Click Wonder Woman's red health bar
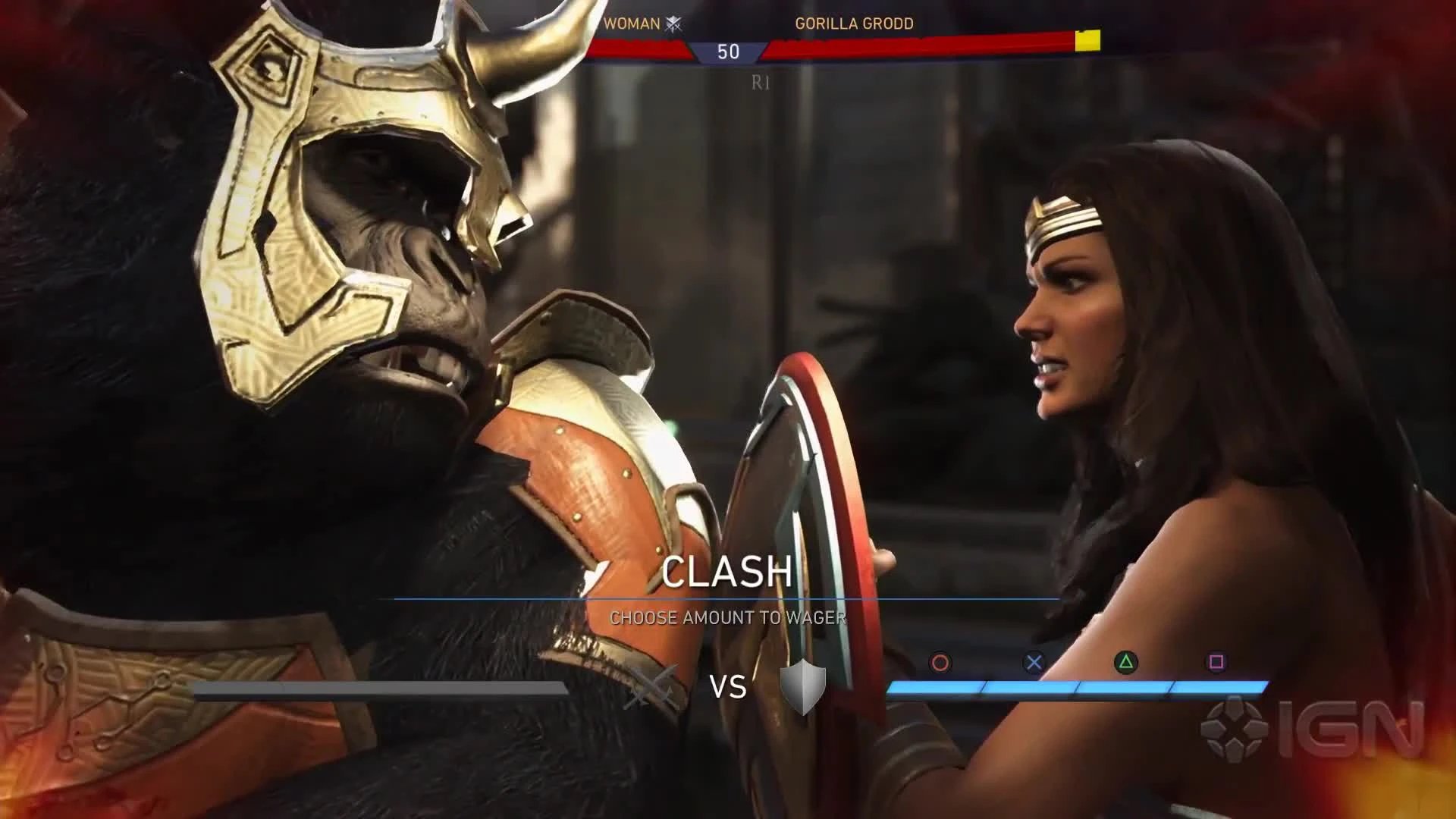Viewport: 1456px width, 819px height. [x=637, y=45]
